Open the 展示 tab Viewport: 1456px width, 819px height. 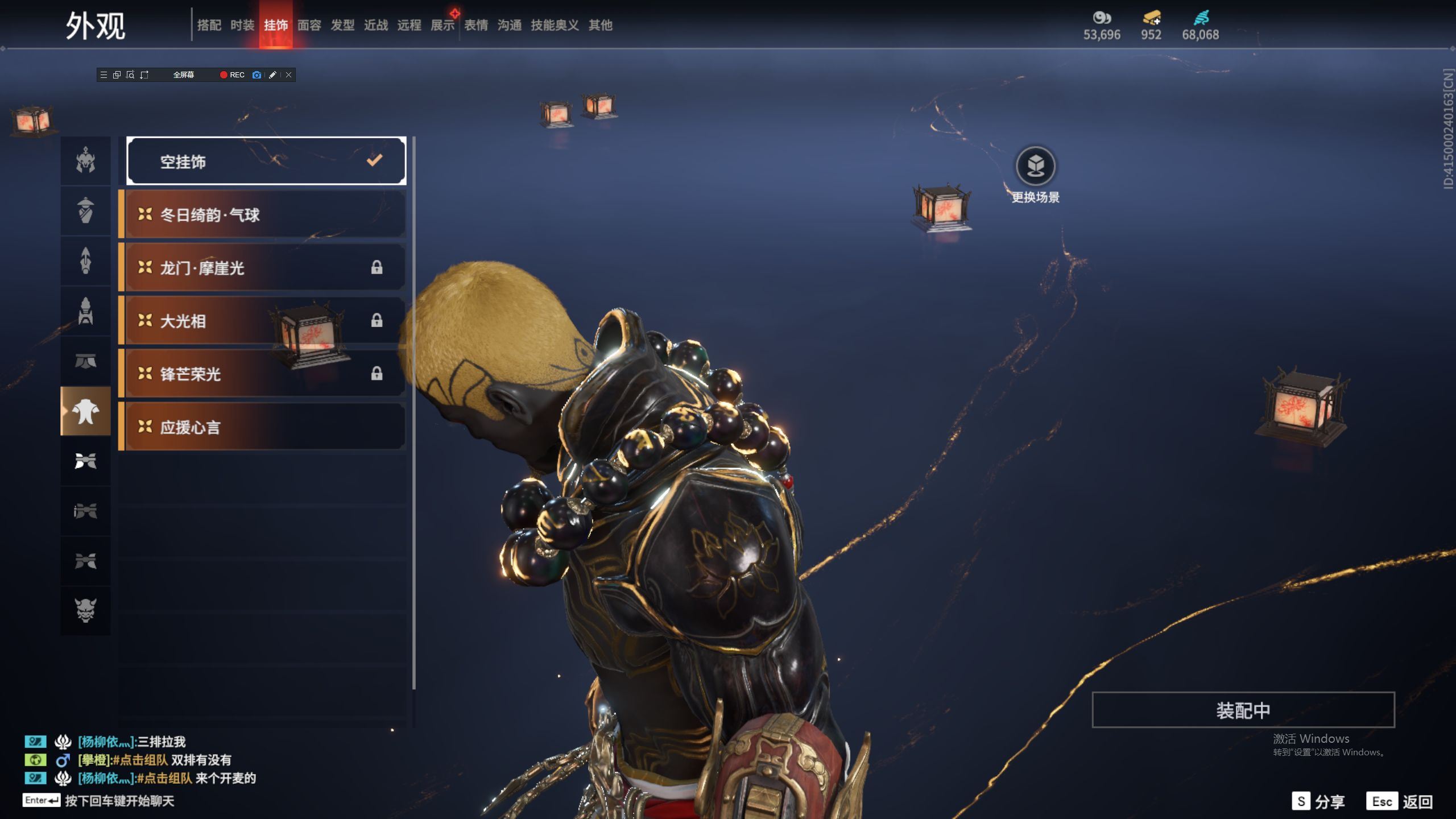tap(442, 25)
